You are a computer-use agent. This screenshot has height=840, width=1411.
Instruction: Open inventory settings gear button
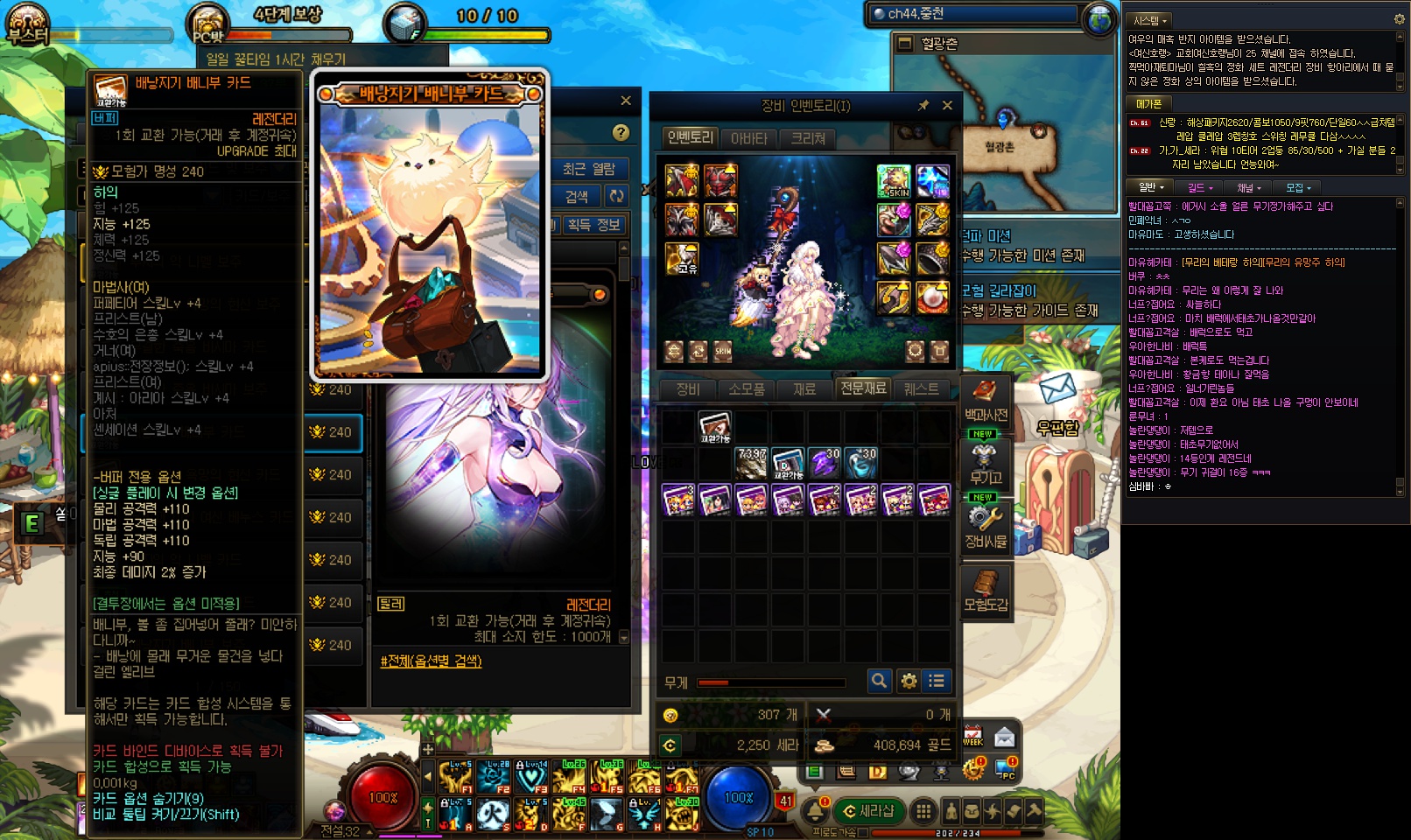909,681
